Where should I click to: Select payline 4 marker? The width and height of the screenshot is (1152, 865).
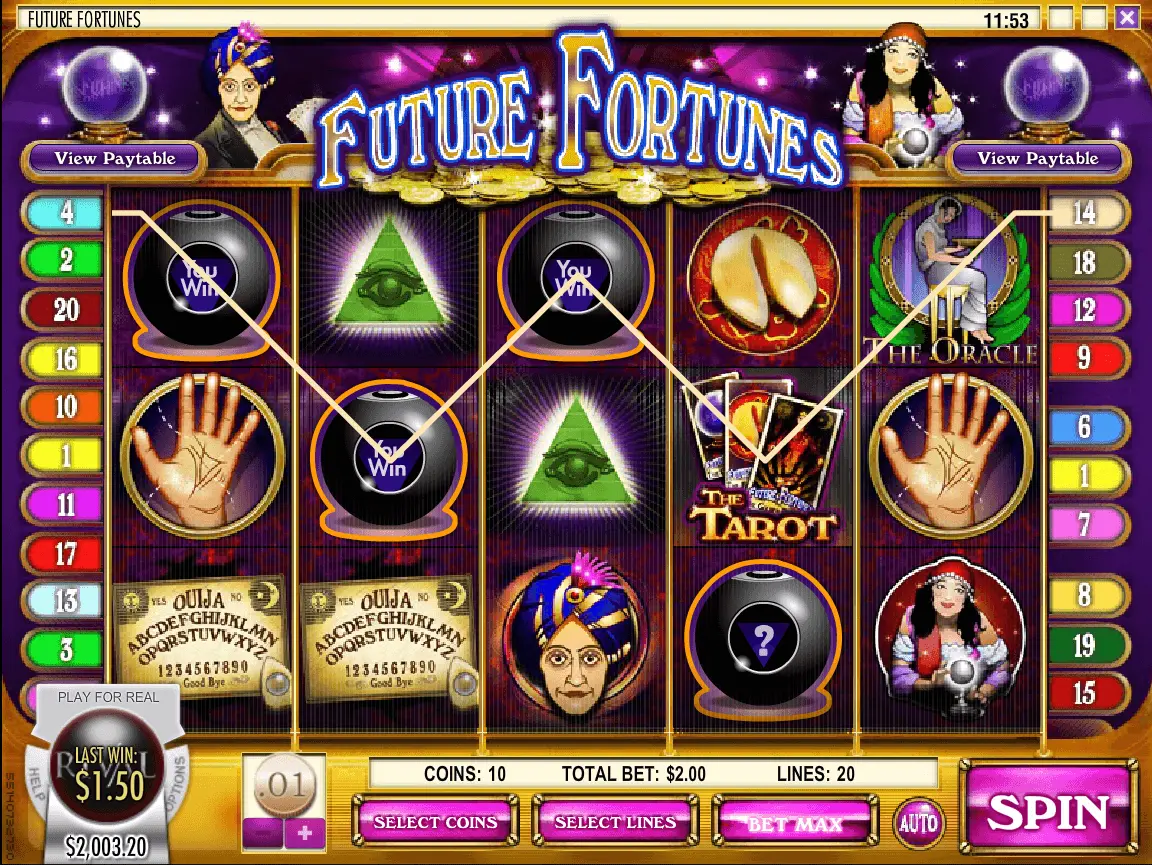[x=64, y=213]
